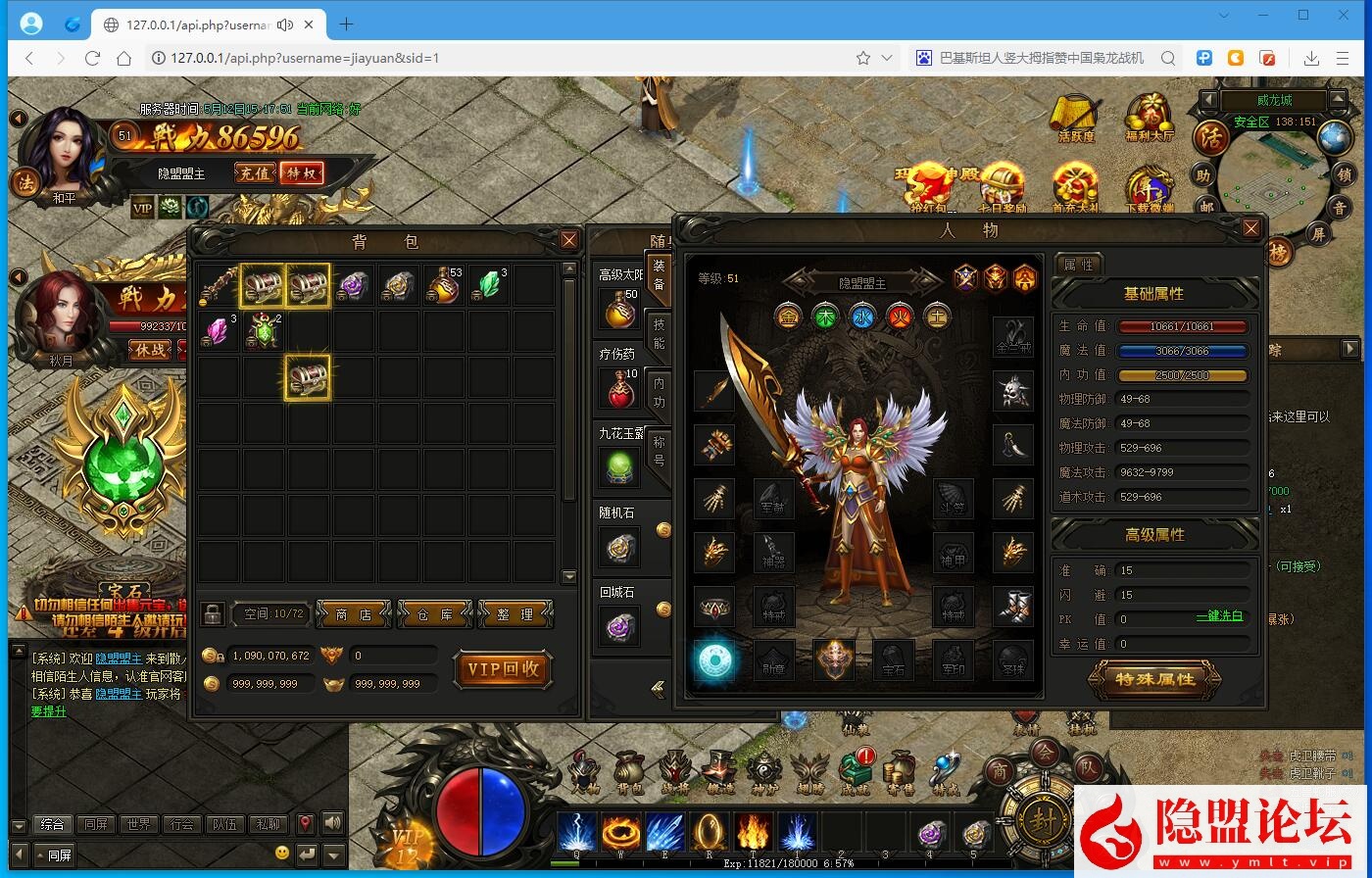
Task: Open the 称号 title side tab
Action: (x=659, y=451)
